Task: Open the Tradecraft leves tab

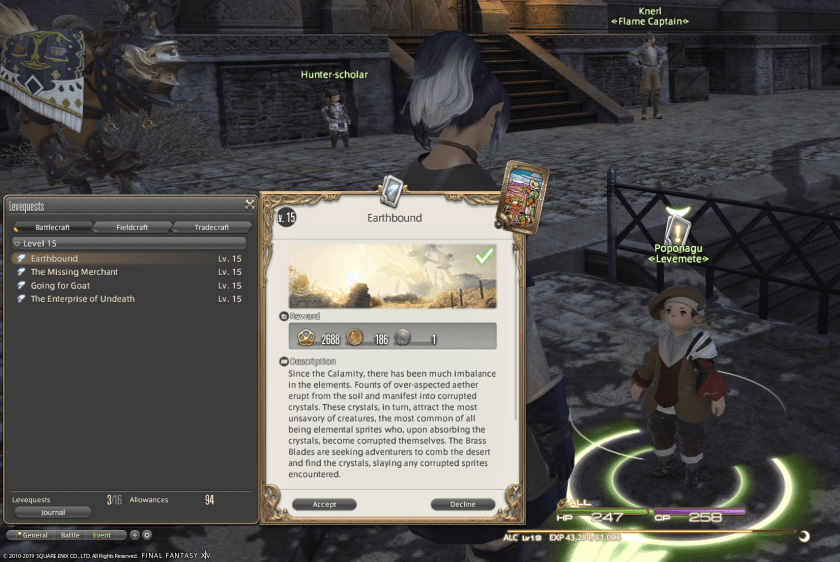Action: coord(212,227)
